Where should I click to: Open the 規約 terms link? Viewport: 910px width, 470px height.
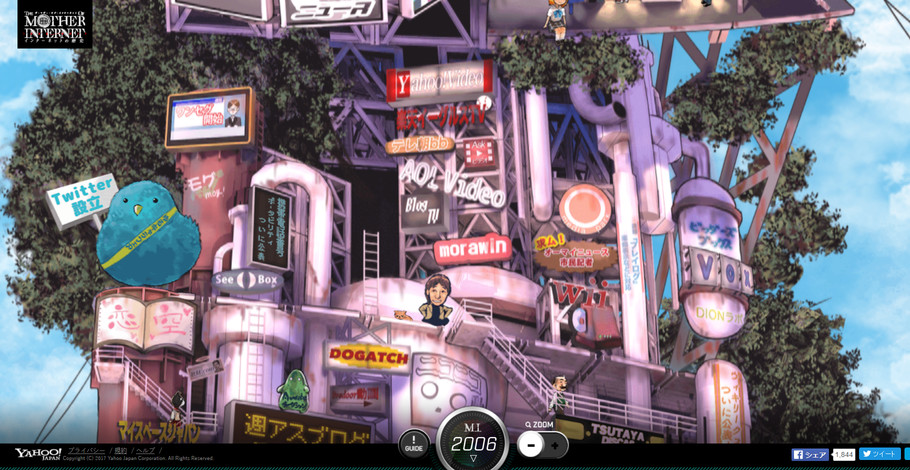(x=121, y=451)
